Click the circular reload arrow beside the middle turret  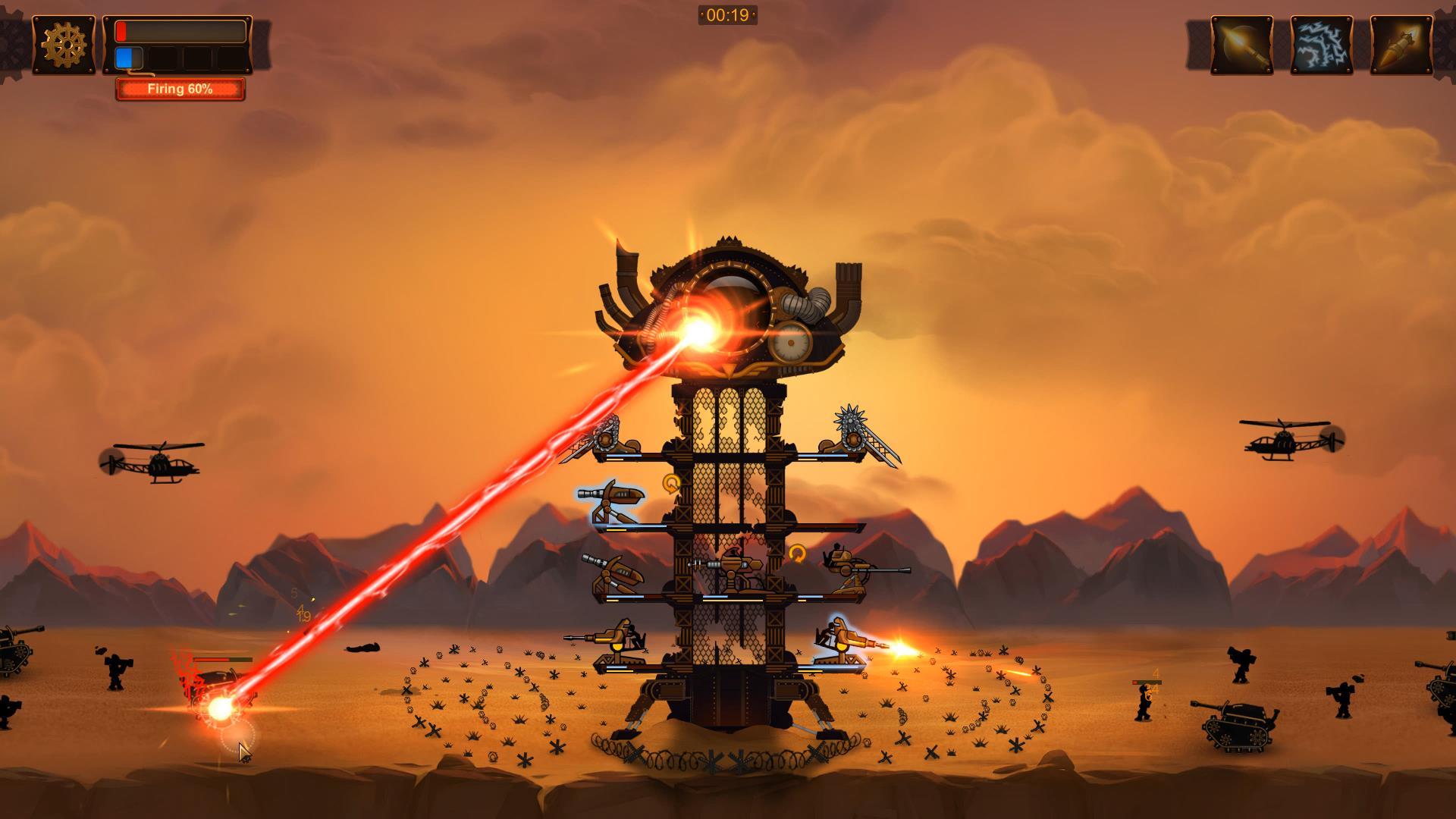tap(798, 554)
